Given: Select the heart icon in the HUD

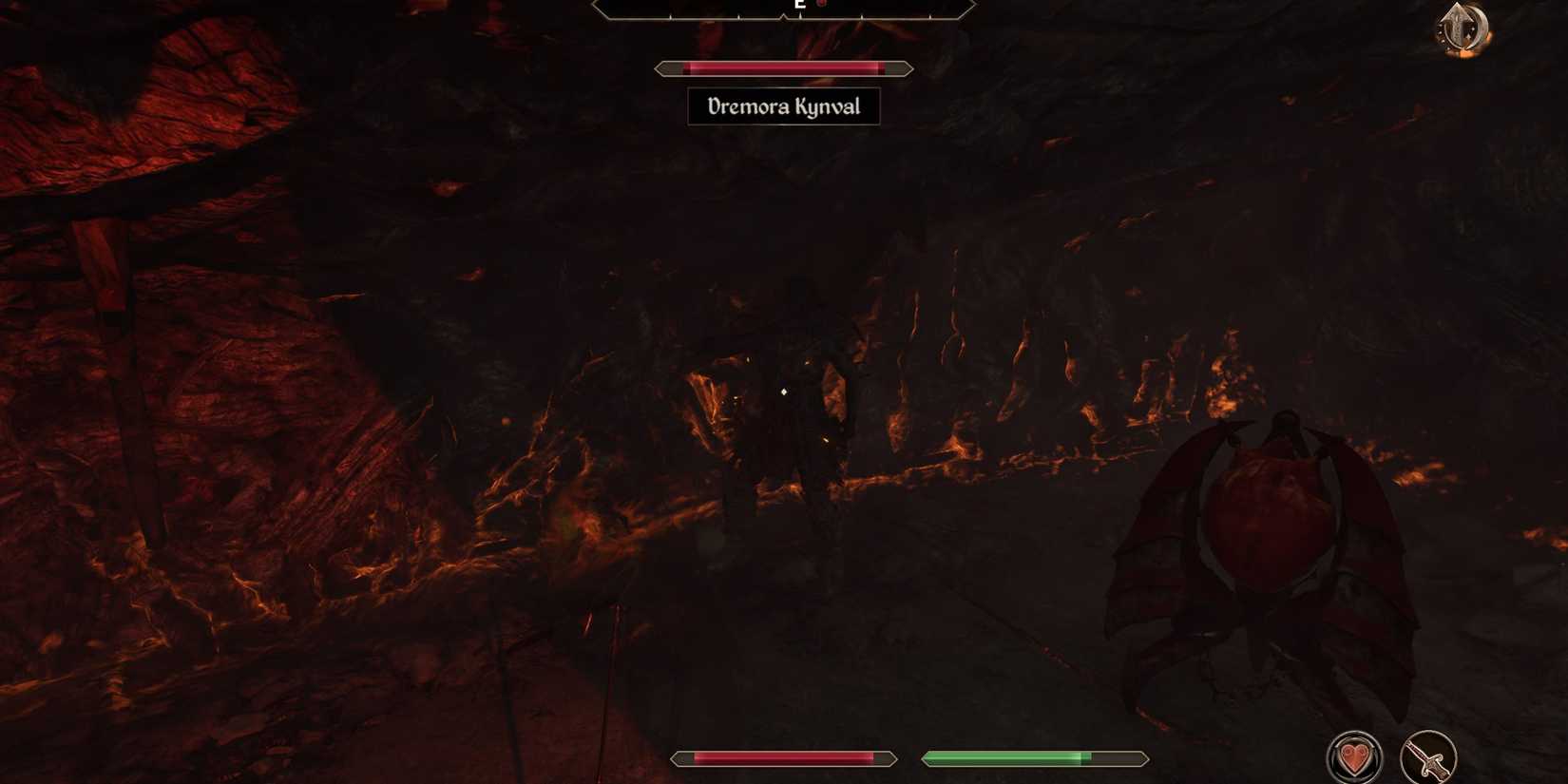Looking at the screenshot, I should click(x=1354, y=757).
